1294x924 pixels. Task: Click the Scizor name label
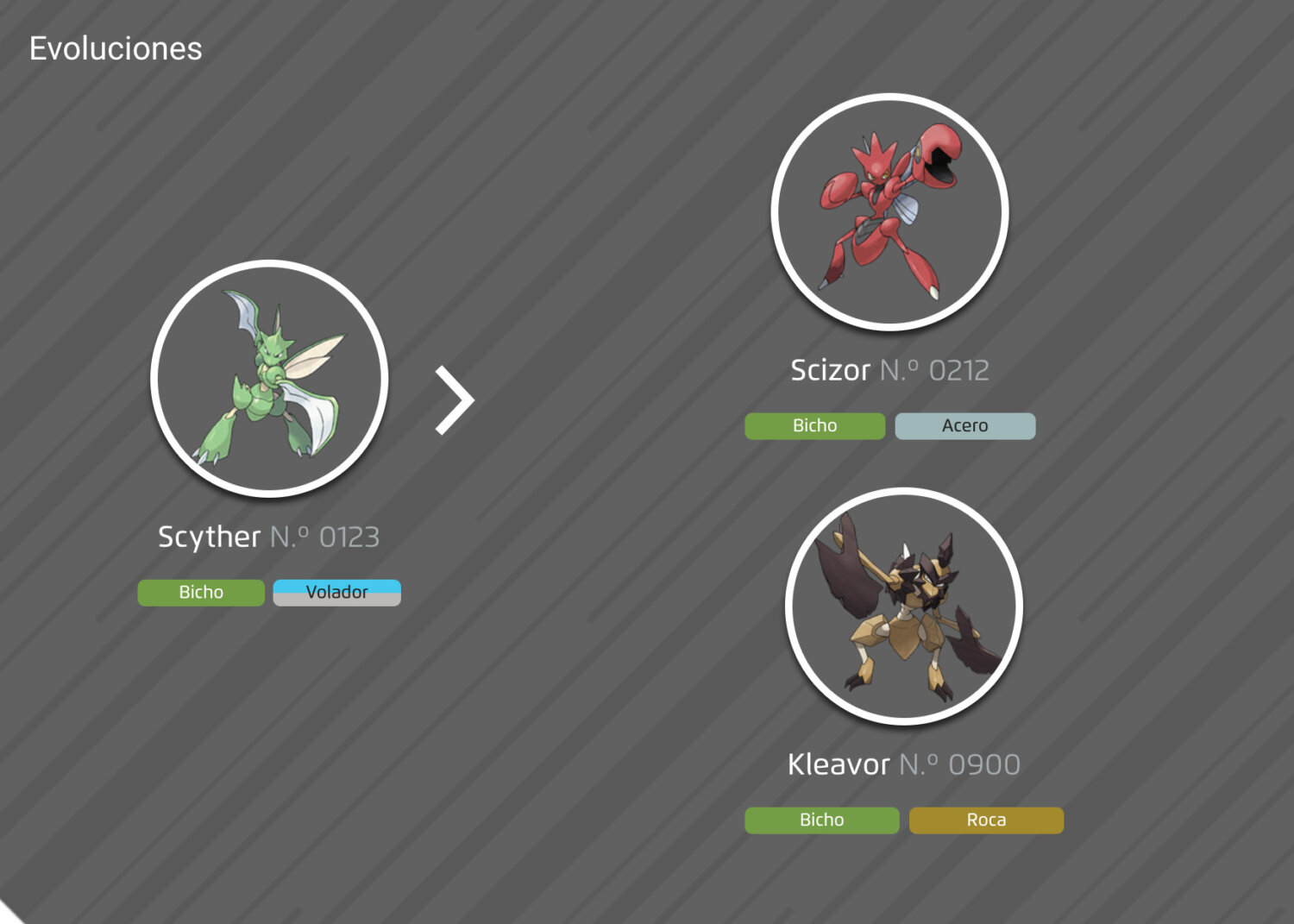[x=829, y=369]
